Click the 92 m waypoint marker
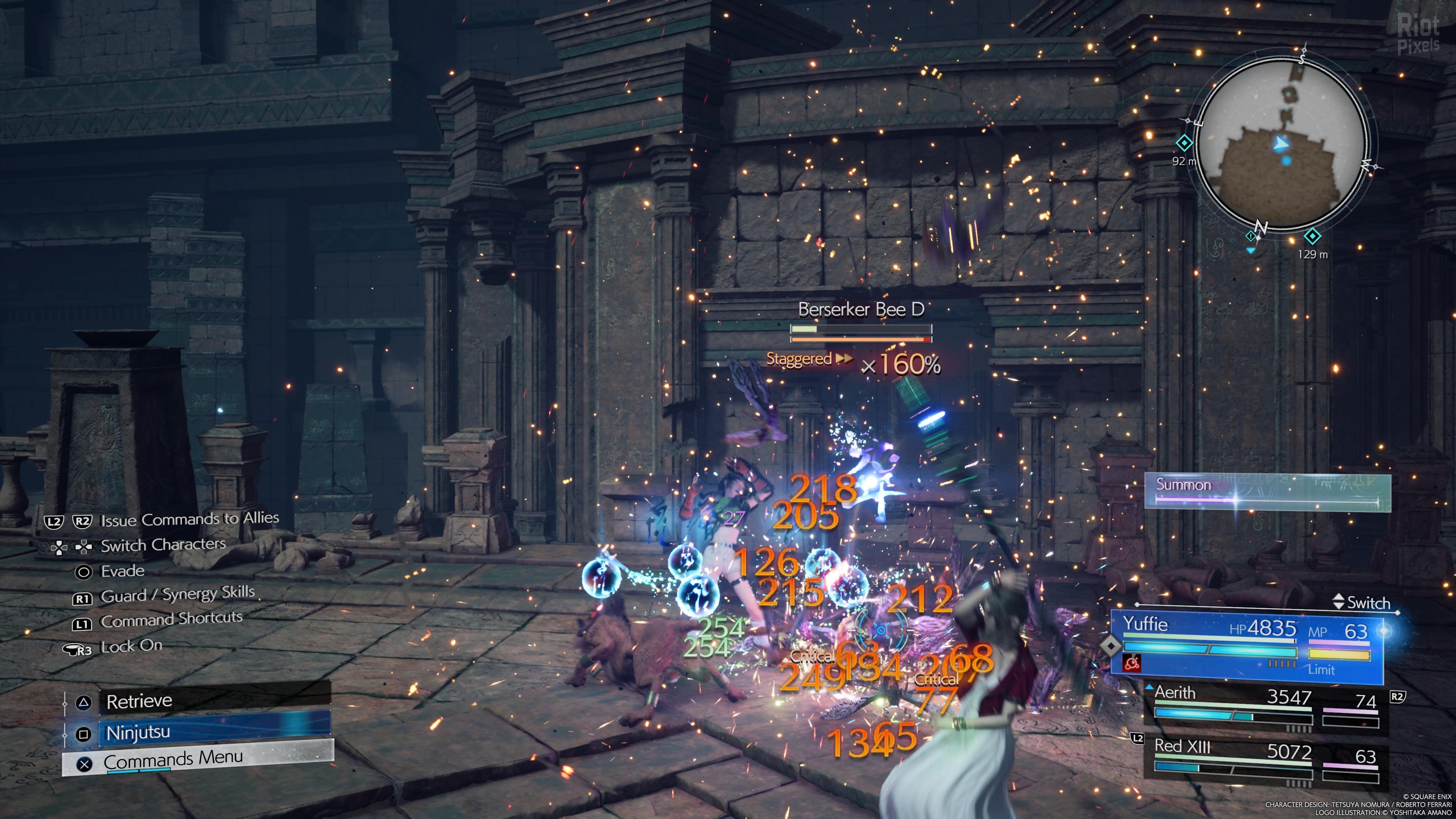1456x819 pixels. pyautogui.click(x=1184, y=143)
